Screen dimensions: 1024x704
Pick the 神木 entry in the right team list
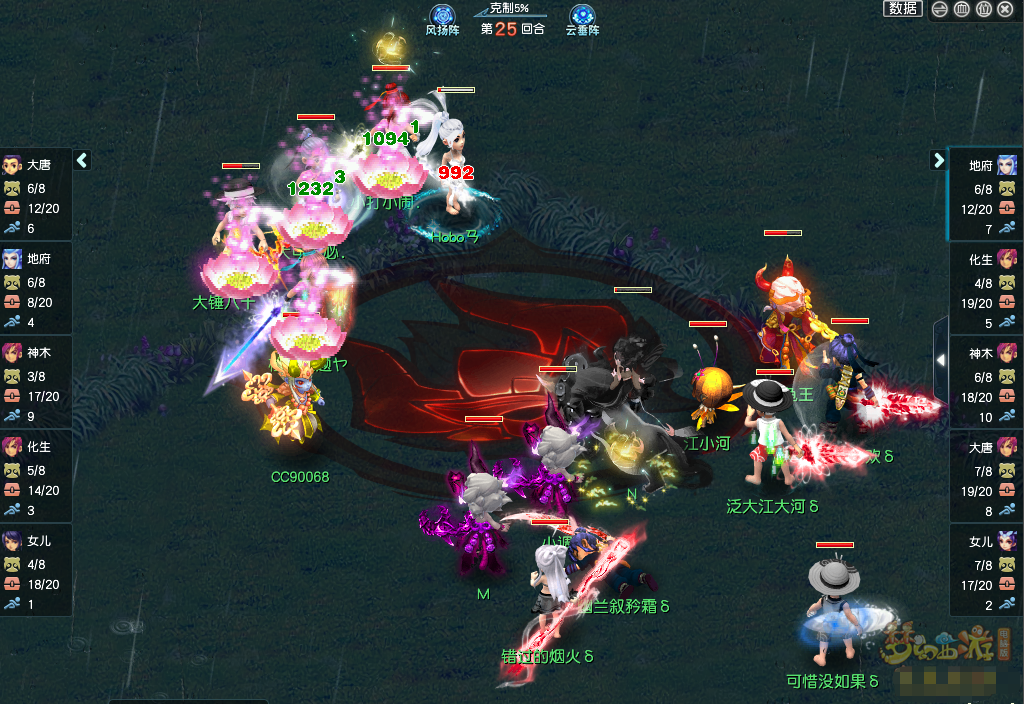point(986,382)
